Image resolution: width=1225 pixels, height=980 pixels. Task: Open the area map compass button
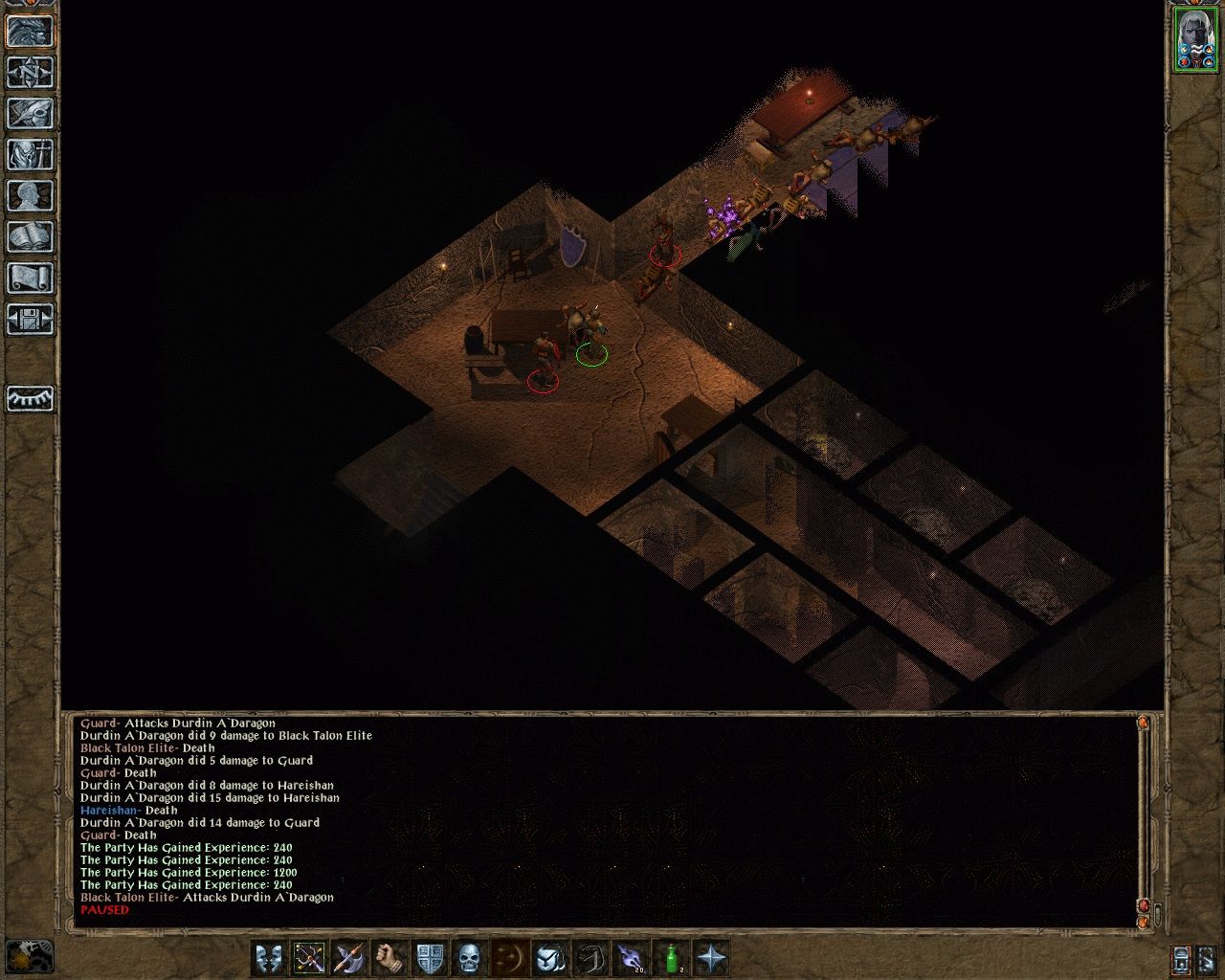[30, 73]
